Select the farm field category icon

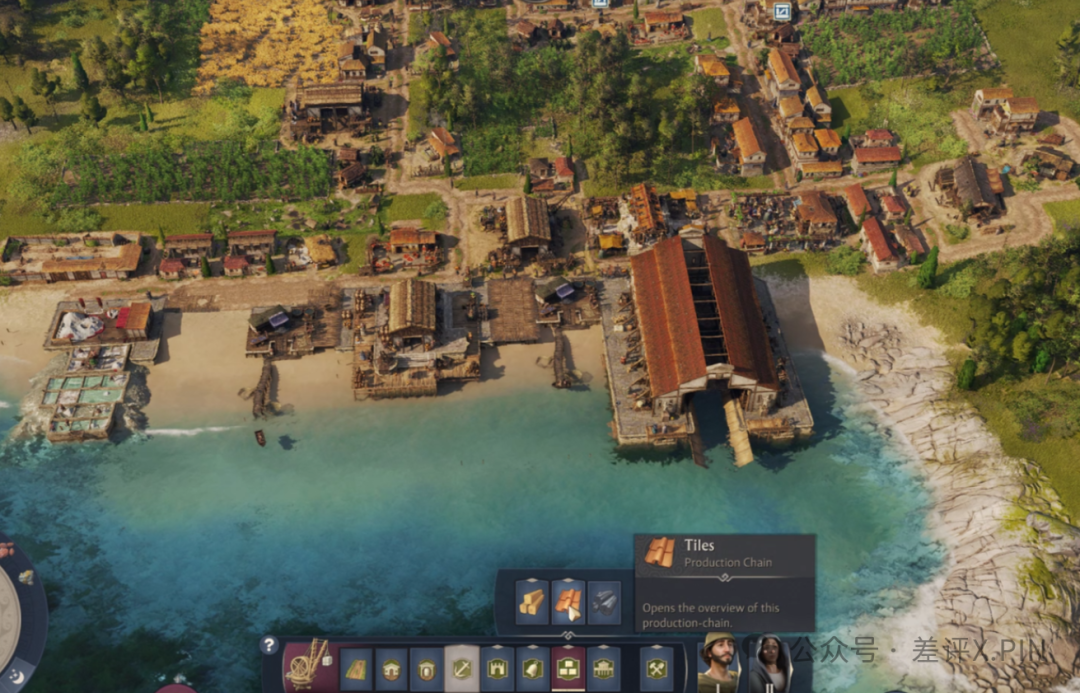356,669
